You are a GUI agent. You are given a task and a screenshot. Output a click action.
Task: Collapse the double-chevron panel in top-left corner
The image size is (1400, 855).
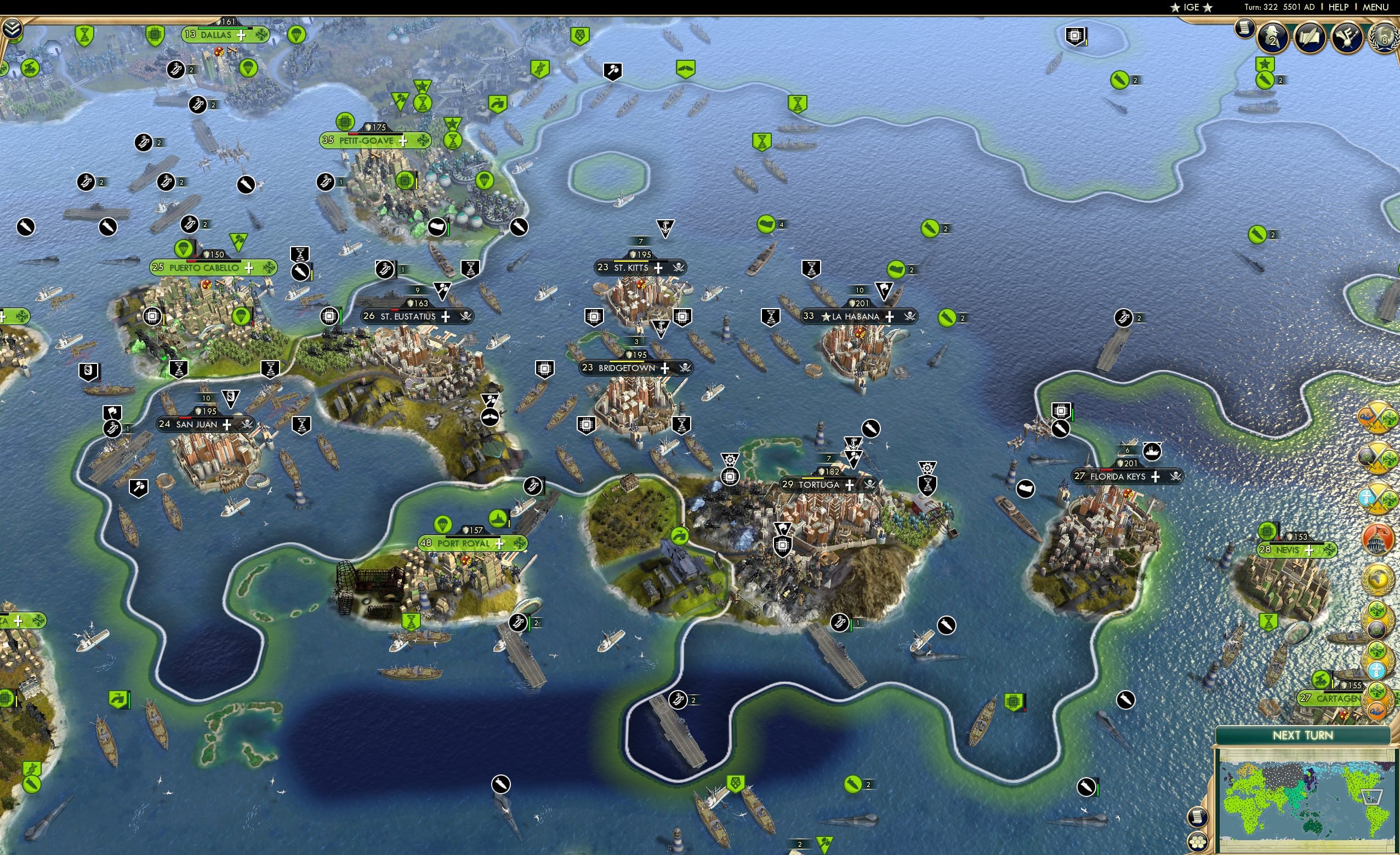[x=13, y=29]
